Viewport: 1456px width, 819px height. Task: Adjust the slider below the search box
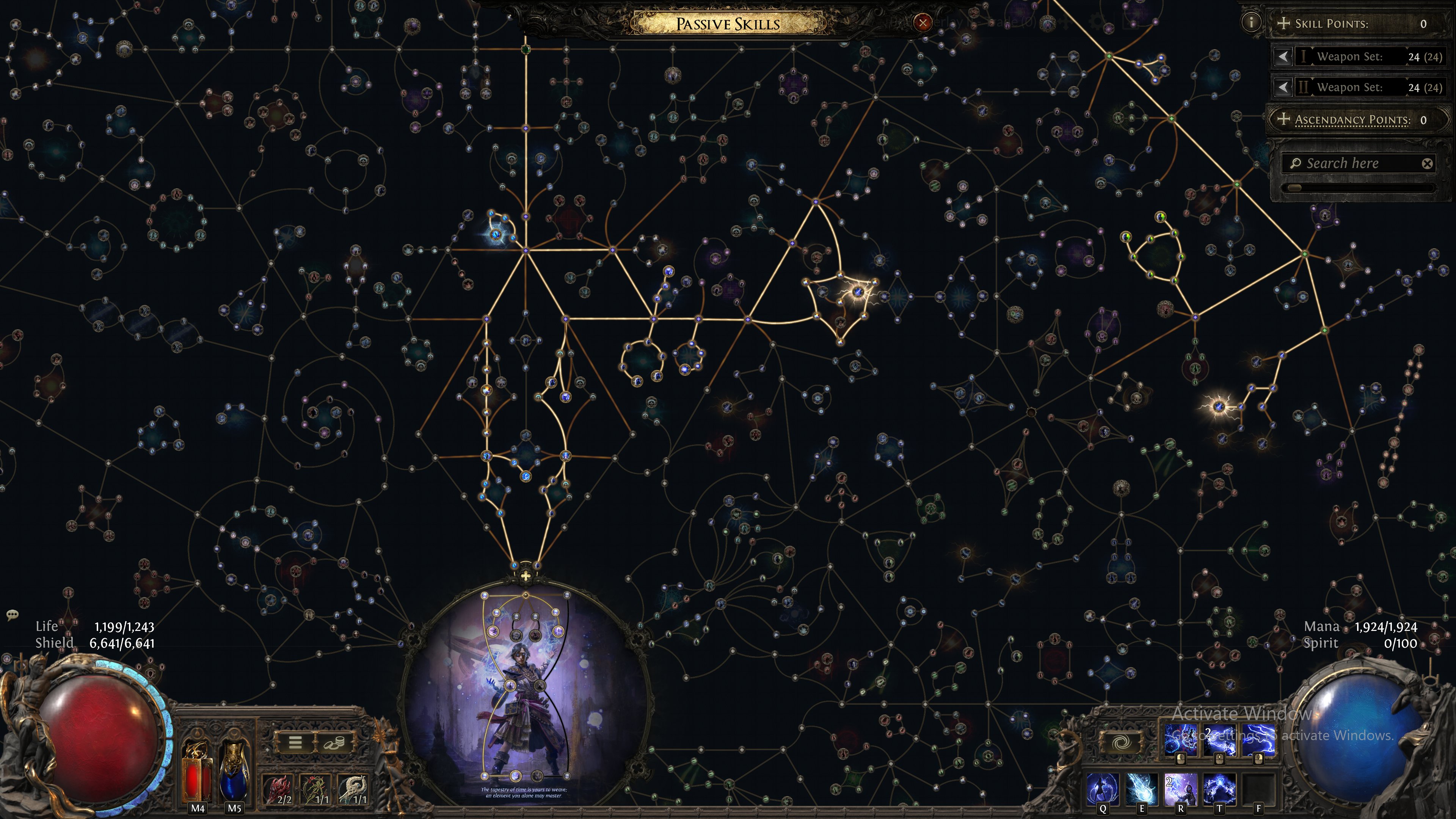click(x=1294, y=188)
